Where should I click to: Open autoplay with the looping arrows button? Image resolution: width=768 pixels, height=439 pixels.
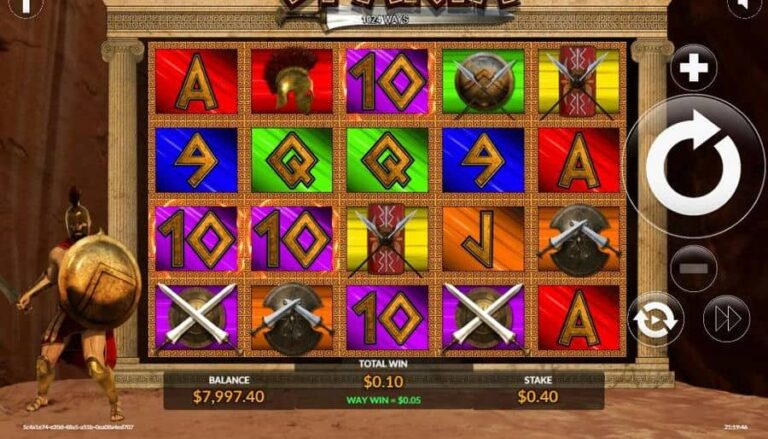click(656, 320)
